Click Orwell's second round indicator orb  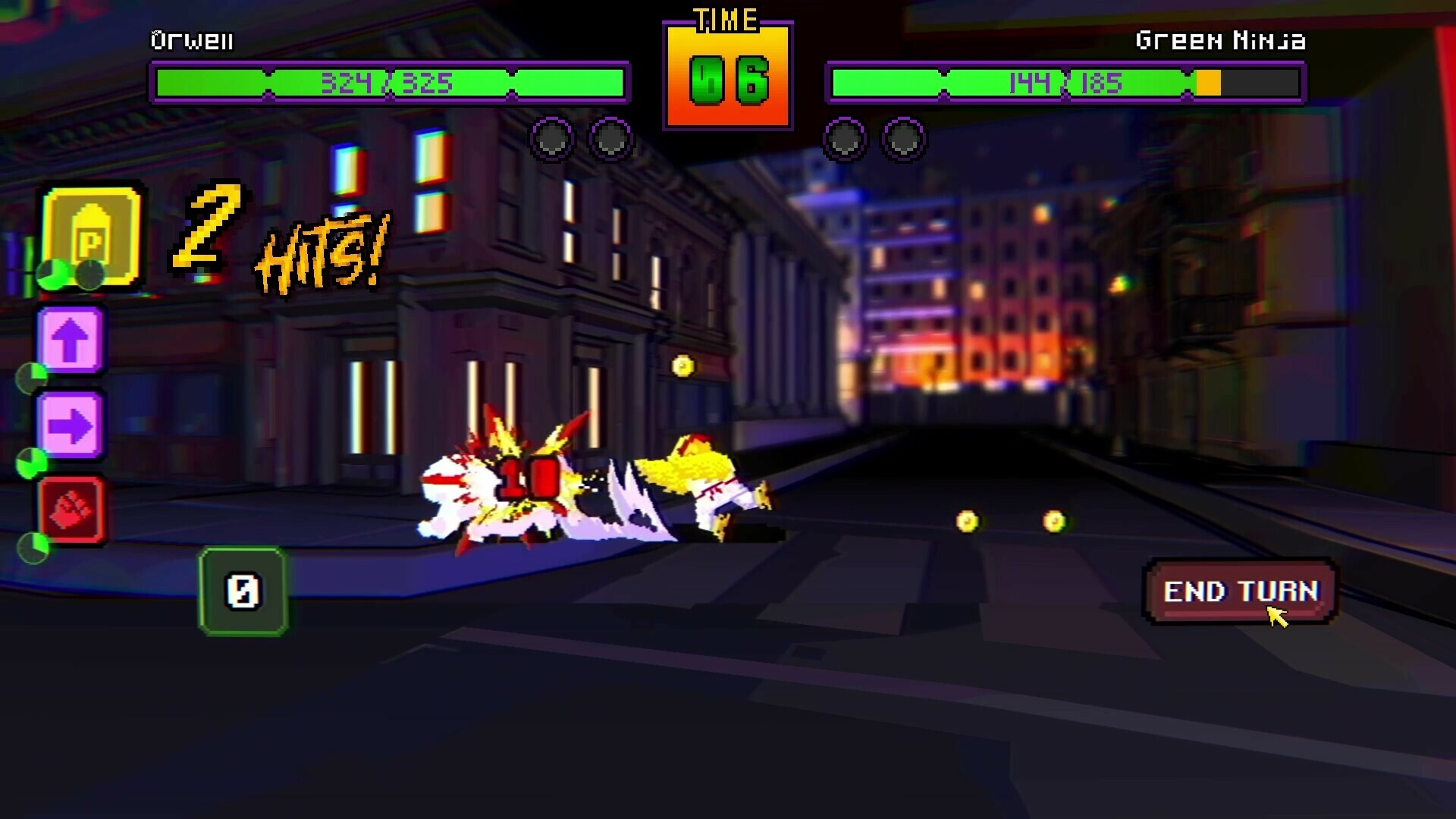click(612, 140)
